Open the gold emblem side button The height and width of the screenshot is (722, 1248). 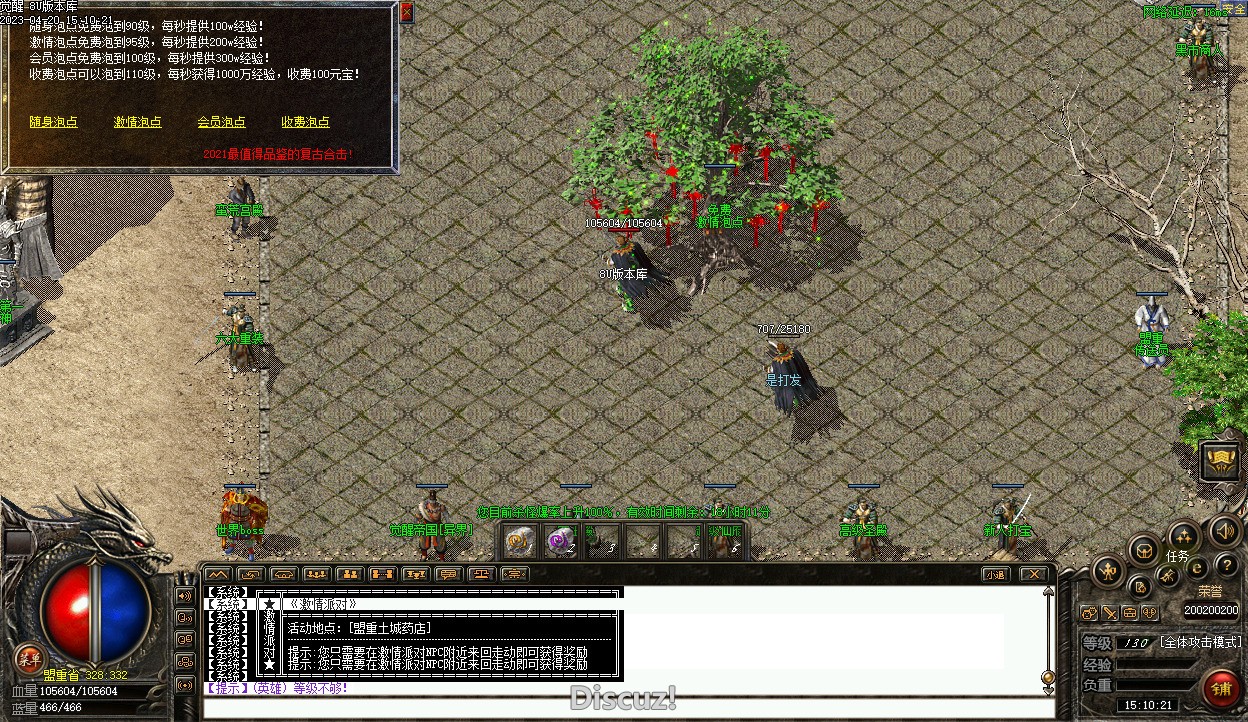(x=1221, y=460)
